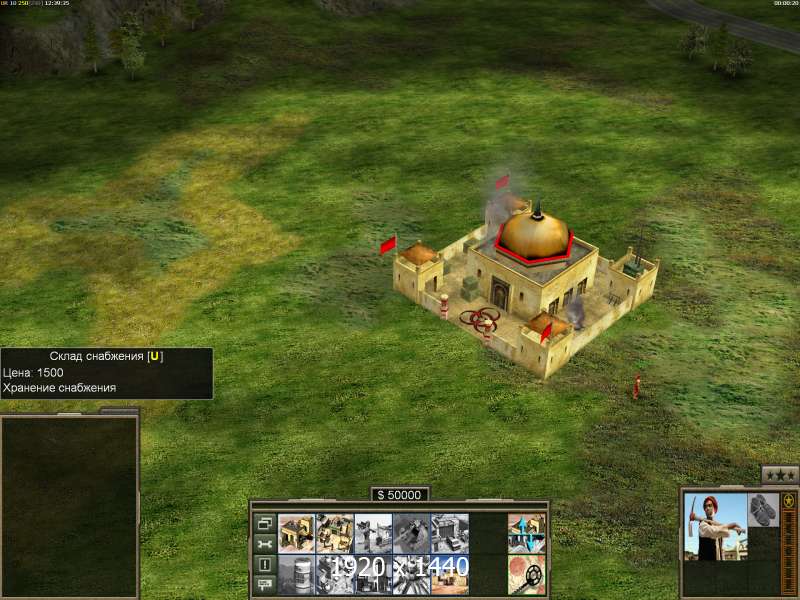This screenshot has height=600, width=800.
Task: Open the chat speech-bubble button
Action: click(265, 585)
